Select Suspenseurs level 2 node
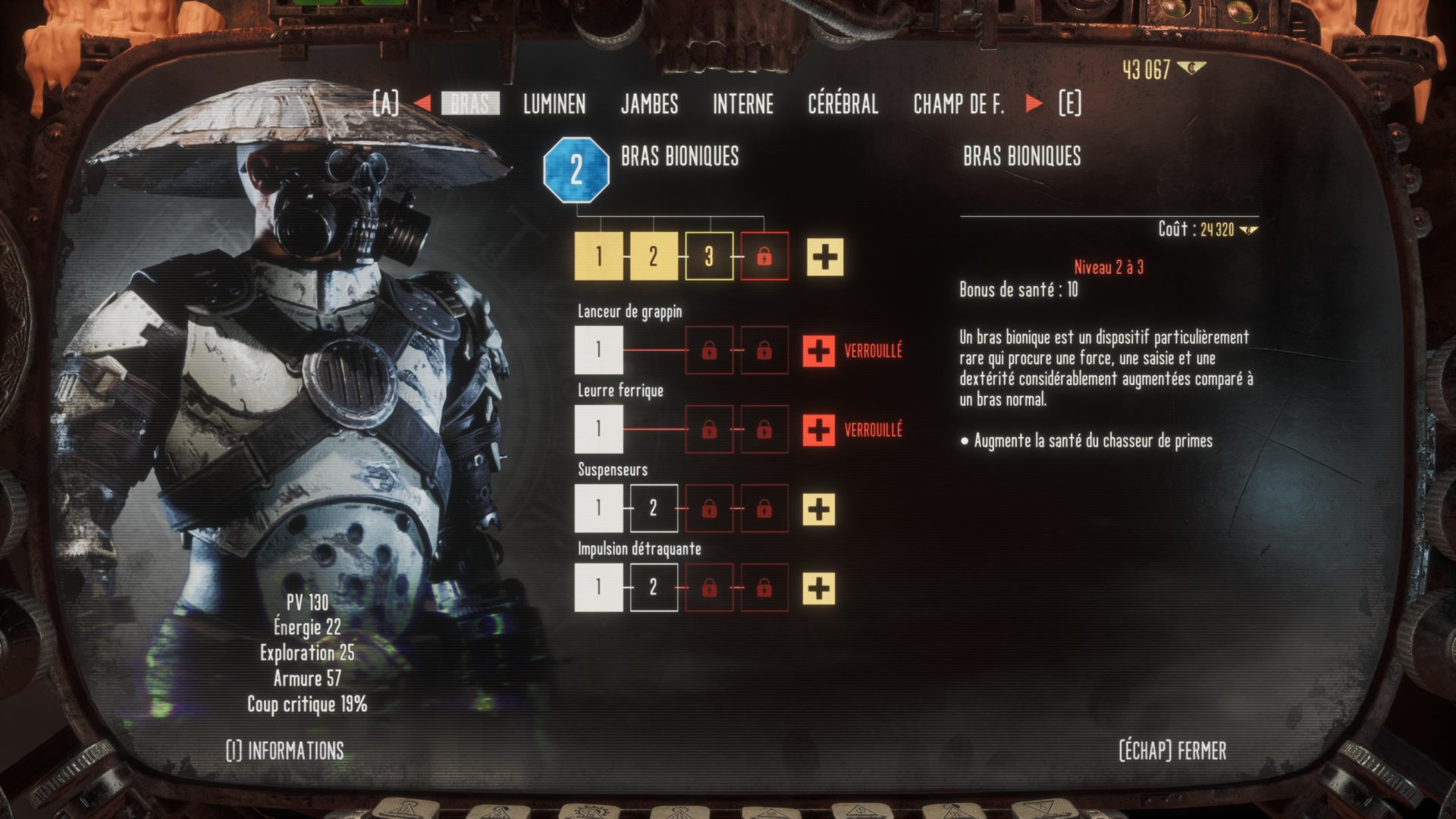 coord(653,509)
